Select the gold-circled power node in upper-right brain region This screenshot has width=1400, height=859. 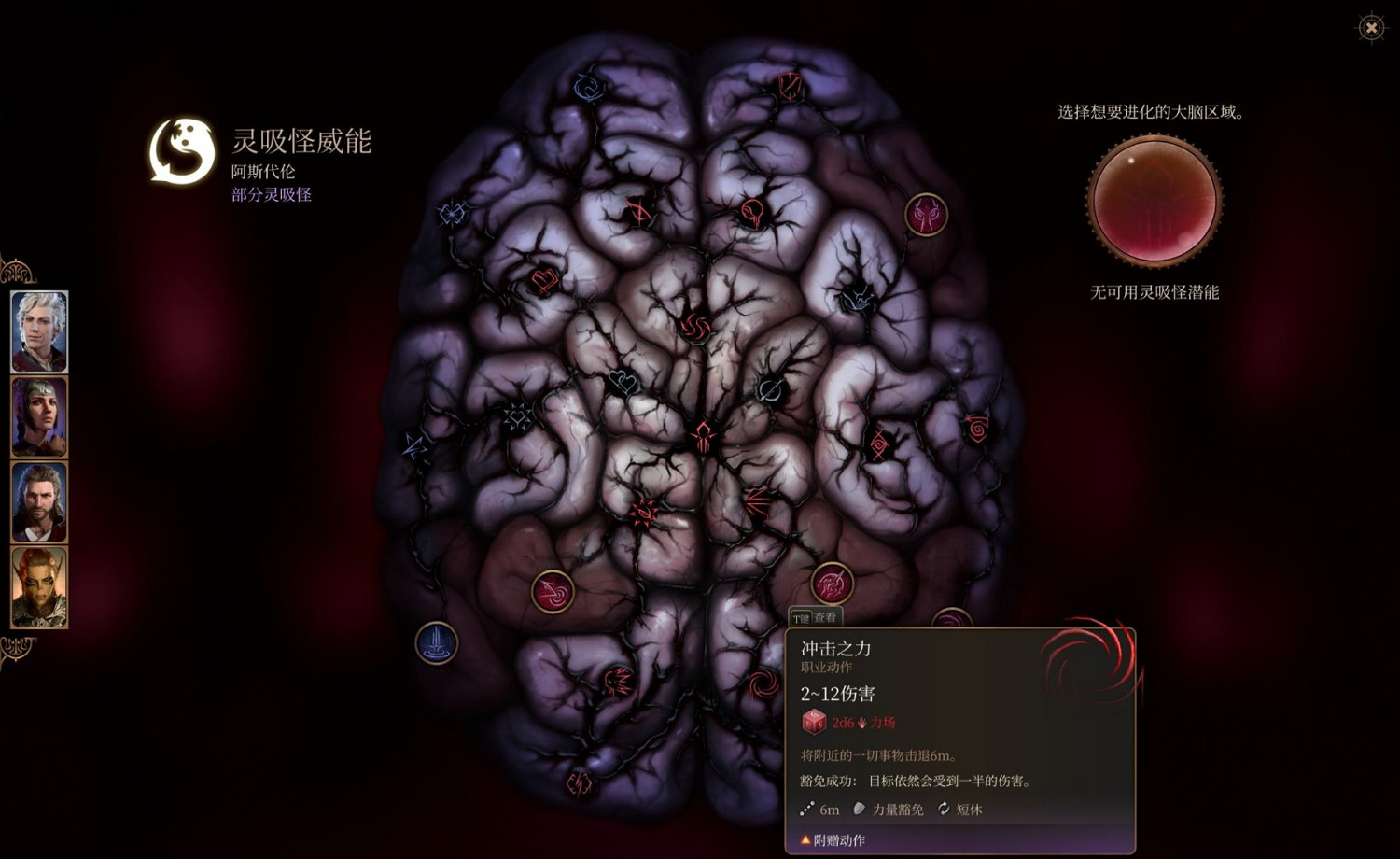tap(925, 217)
